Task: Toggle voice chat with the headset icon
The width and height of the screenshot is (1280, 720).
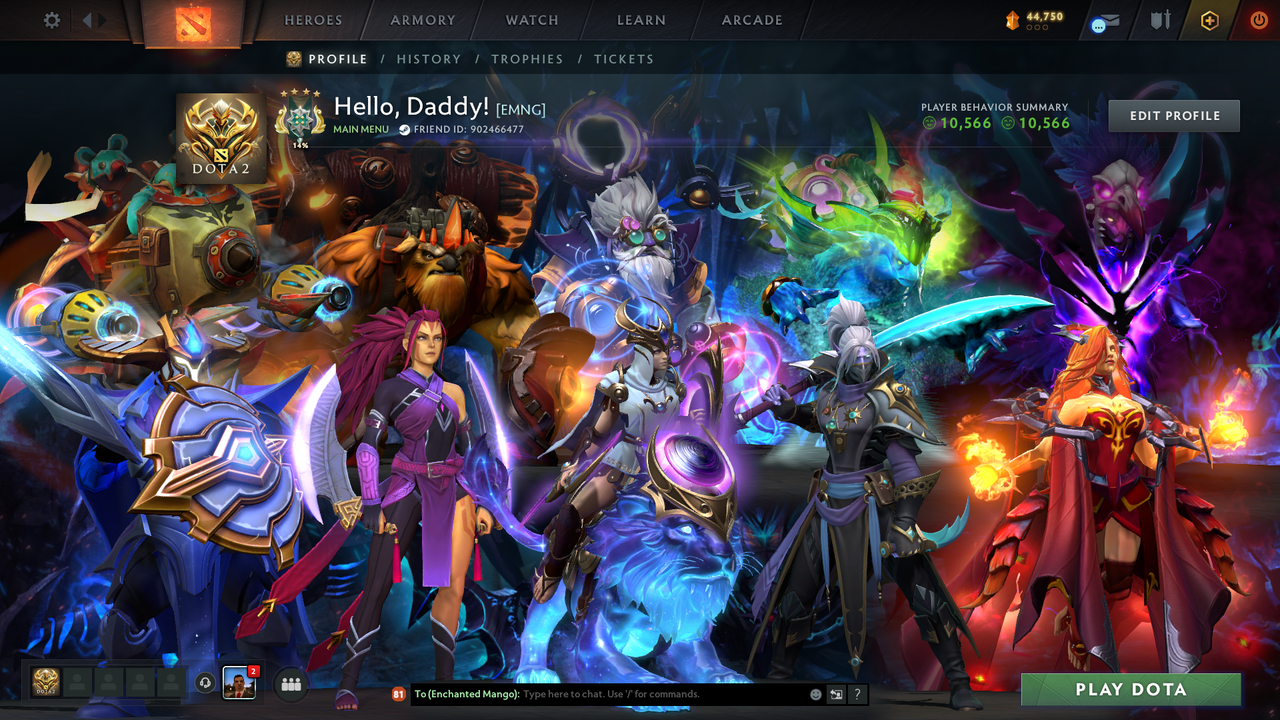Action: tap(205, 684)
